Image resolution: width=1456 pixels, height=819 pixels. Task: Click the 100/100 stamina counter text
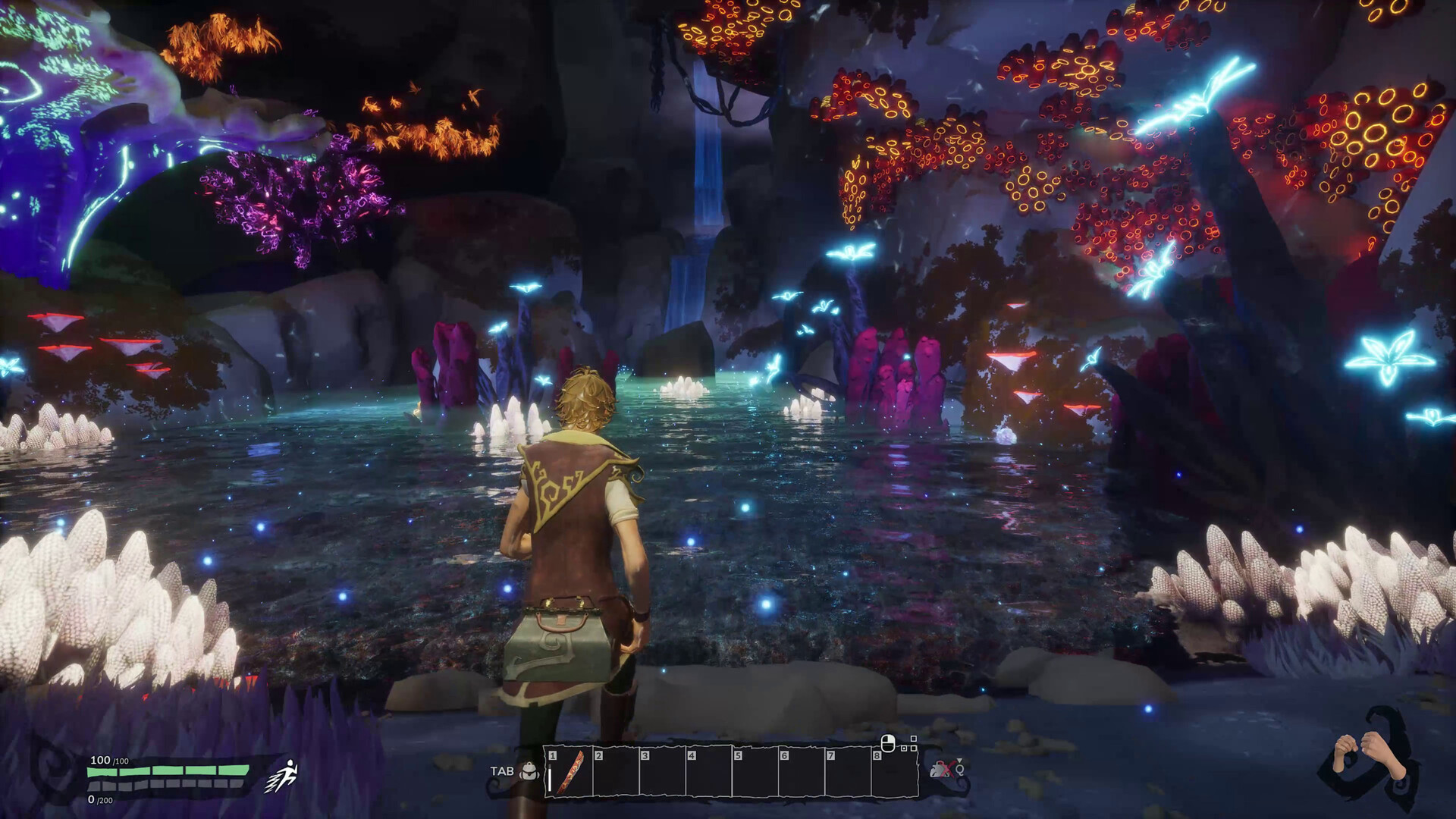point(109,760)
